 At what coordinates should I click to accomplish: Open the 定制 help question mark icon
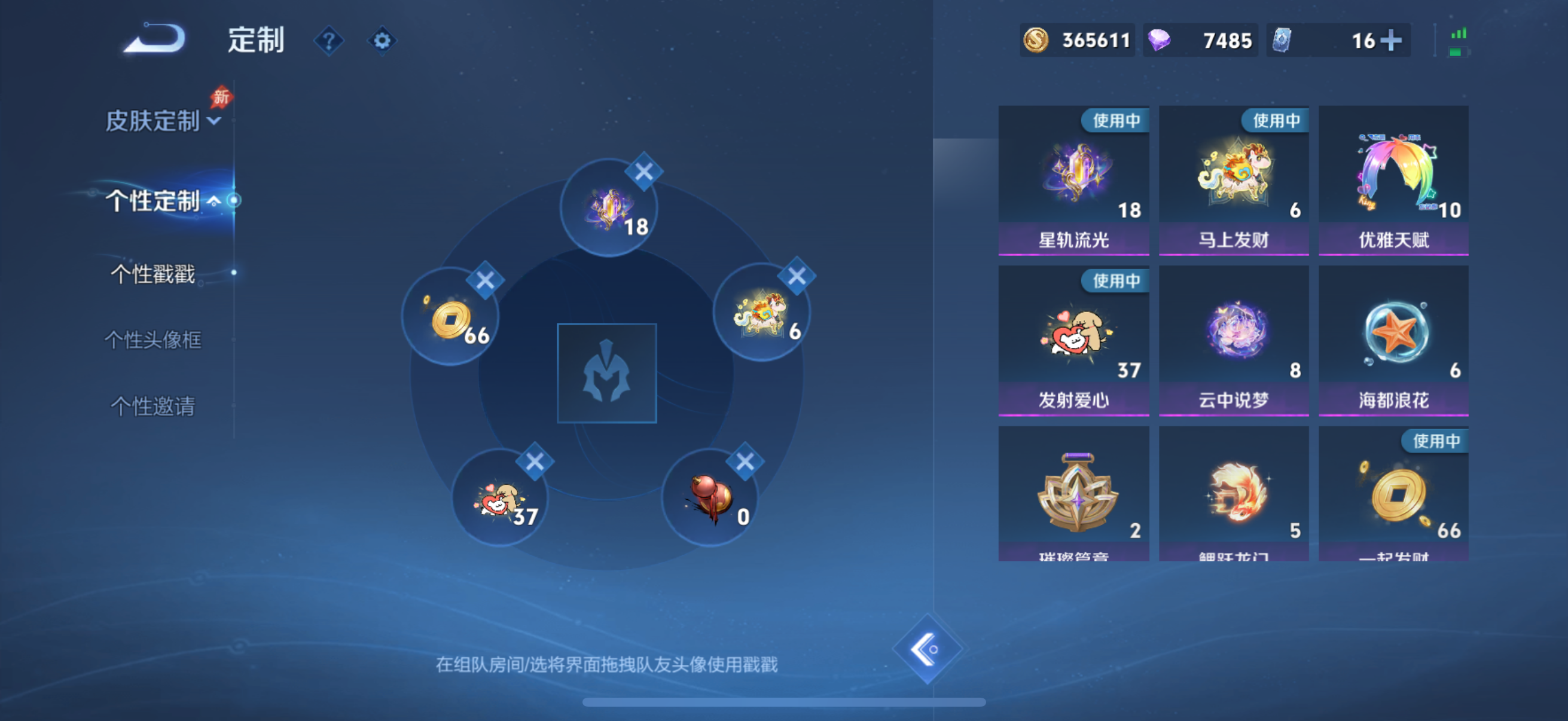coord(328,40)
